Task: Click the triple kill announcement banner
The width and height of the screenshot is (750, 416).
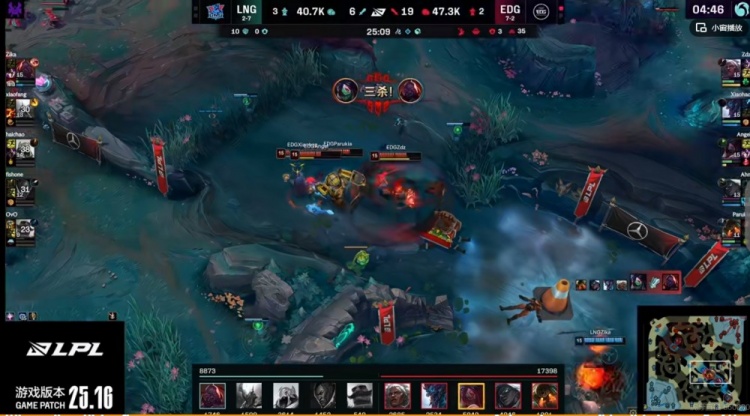Action: click(378, 90)
